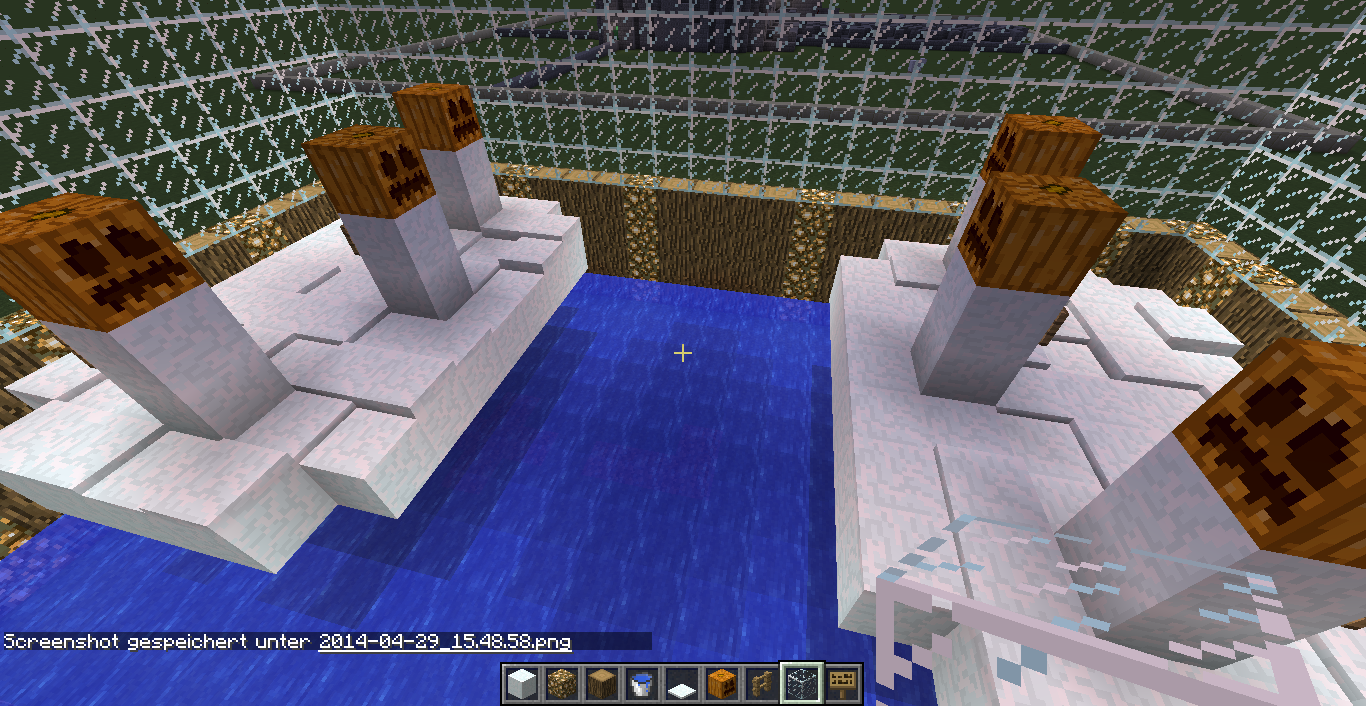This screenshot has width=1366, height=706.
Task: Open the saved screenshot file link in chat
Action: click(444, 641)
